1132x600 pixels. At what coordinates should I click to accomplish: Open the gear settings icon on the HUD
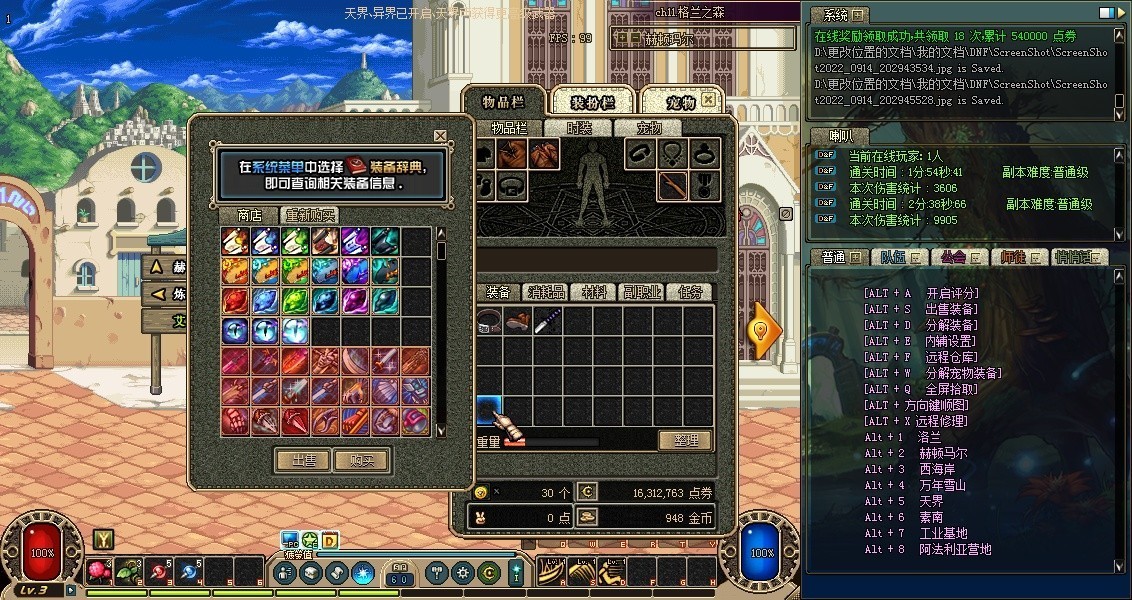click(x=462, y=573)
